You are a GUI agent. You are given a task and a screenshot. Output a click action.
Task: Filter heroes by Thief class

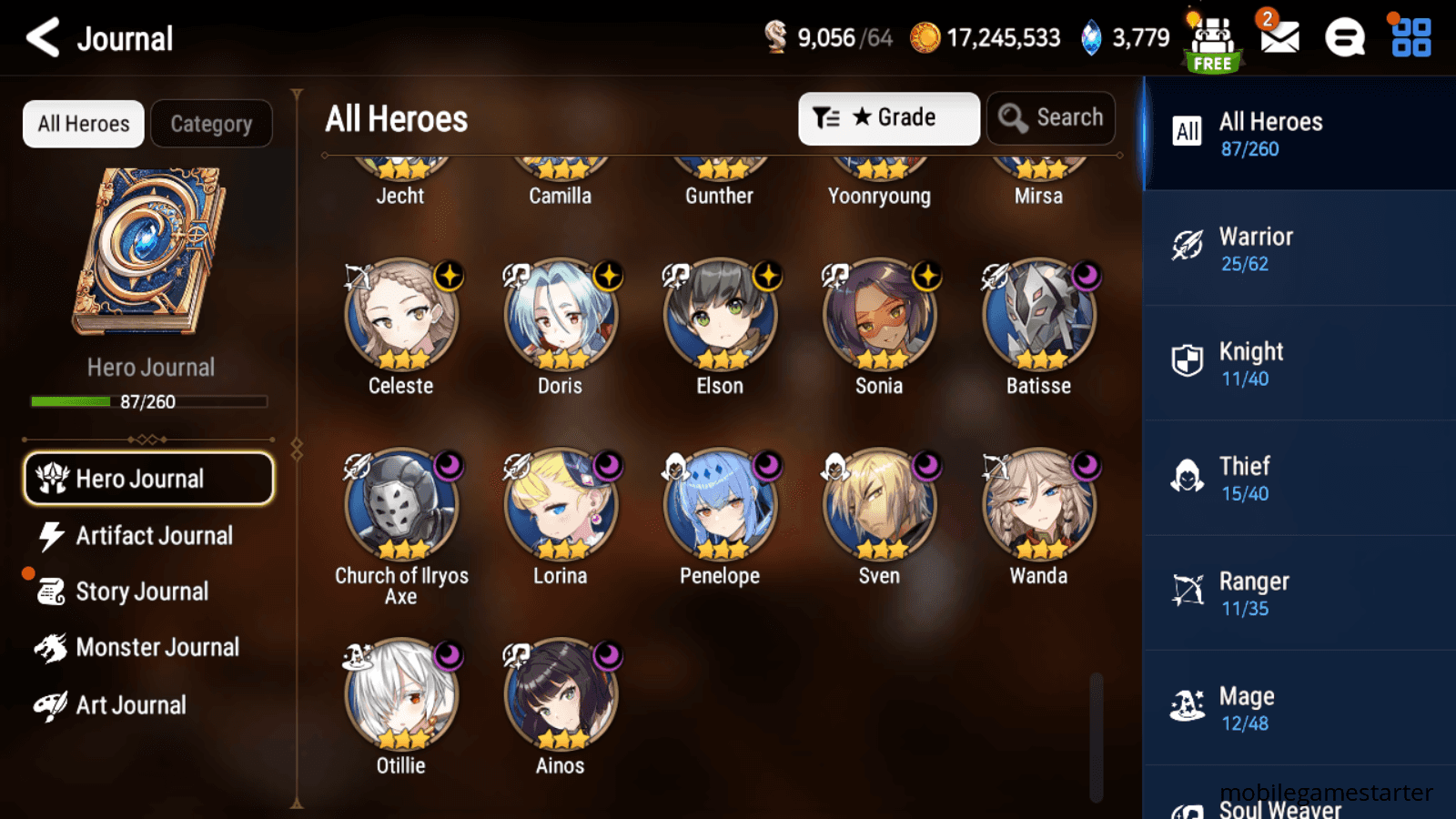click(x=1298, y=478)
